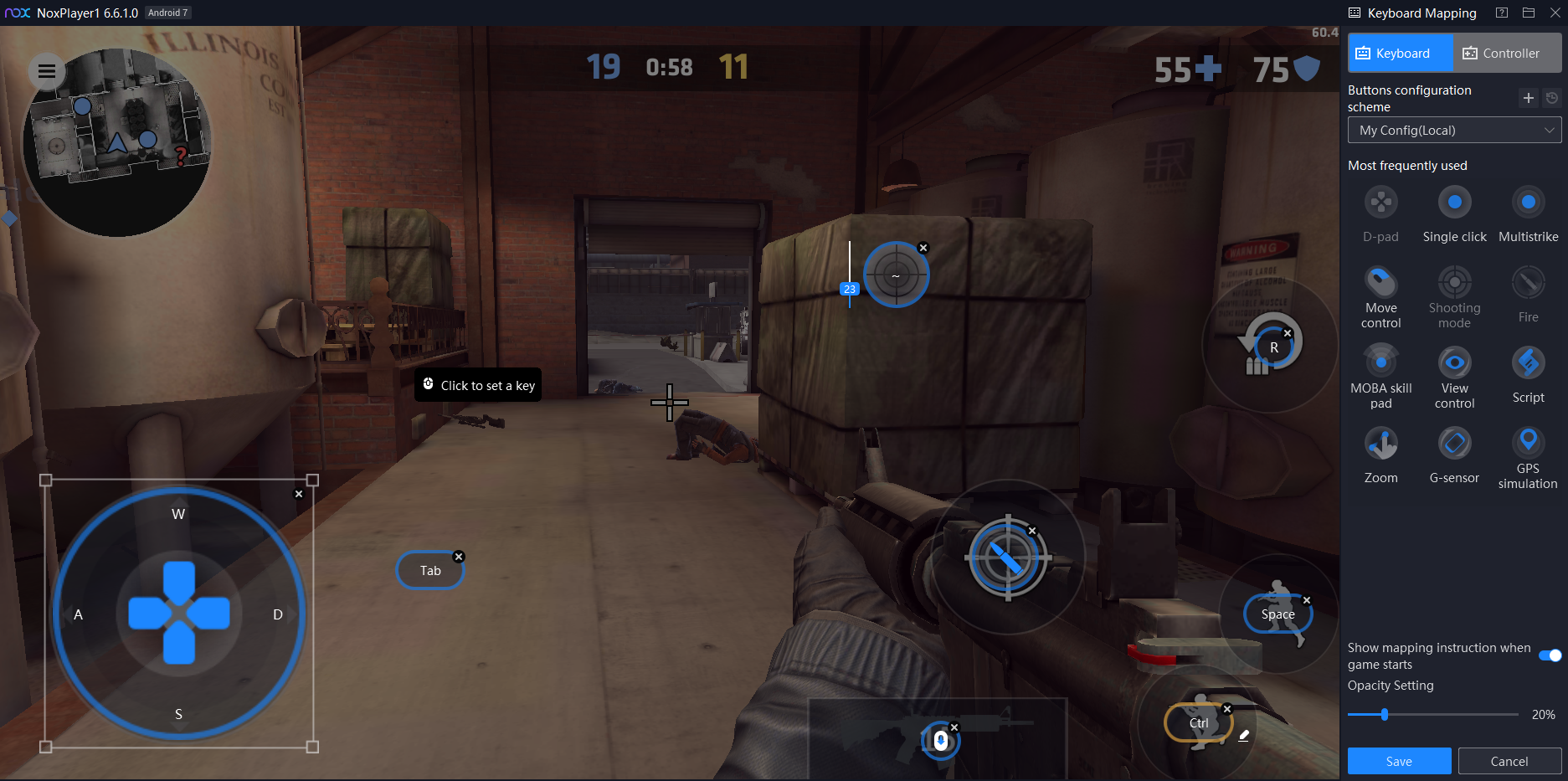Save the keyboard mapping configuration
Viewport: 1568px width, 781px height.
click(x=1399, y=761)
